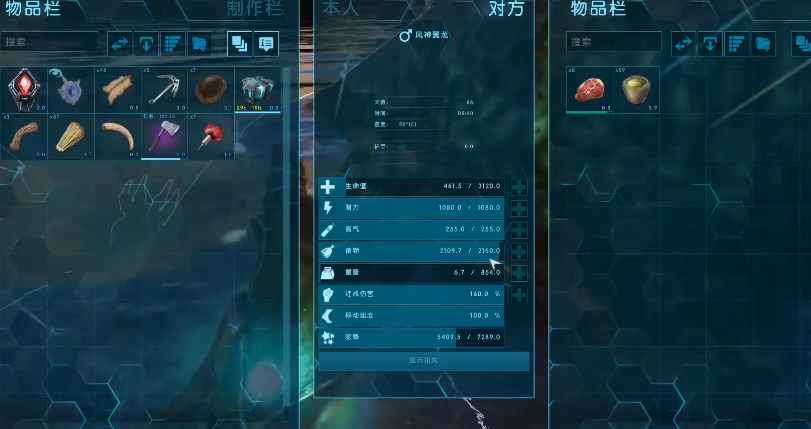This screenshot has height=429, width=811.
Task: Select the grappling hook item slot
Action: 165,90
